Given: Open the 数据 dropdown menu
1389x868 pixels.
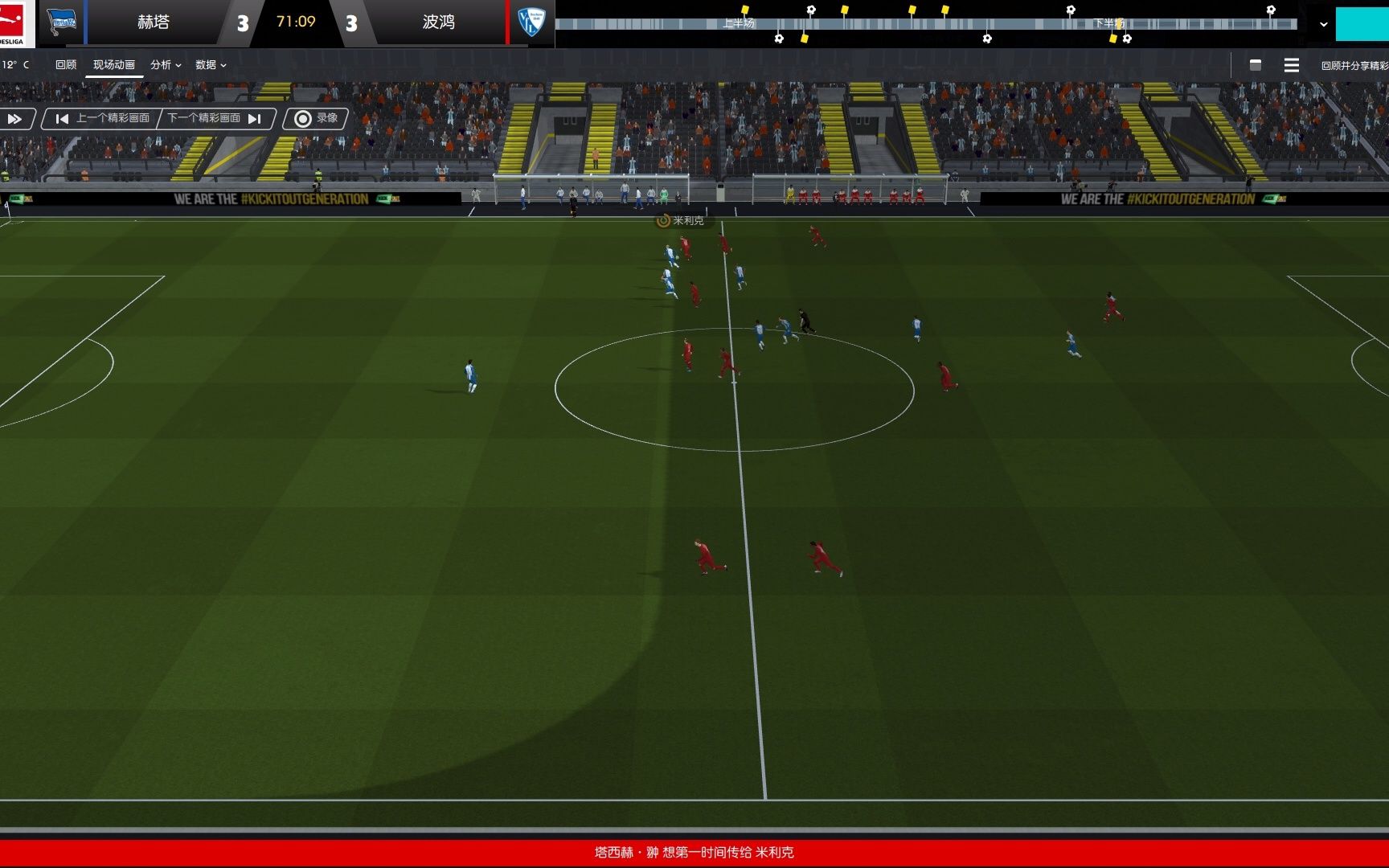Looking at the screenshot, I should 211,65.
